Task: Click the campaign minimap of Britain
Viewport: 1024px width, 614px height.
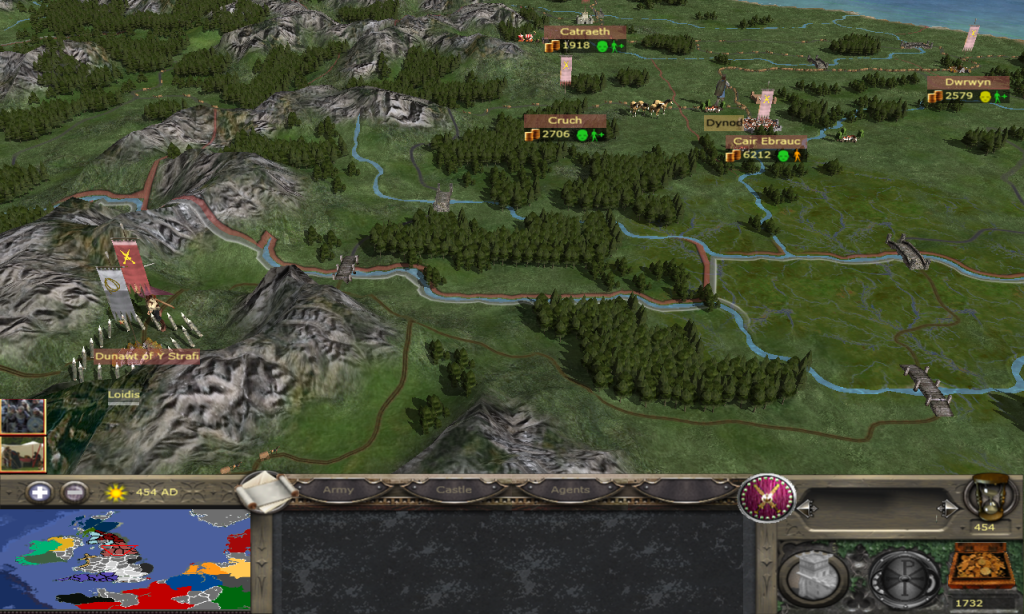Action: coord(124,560)
